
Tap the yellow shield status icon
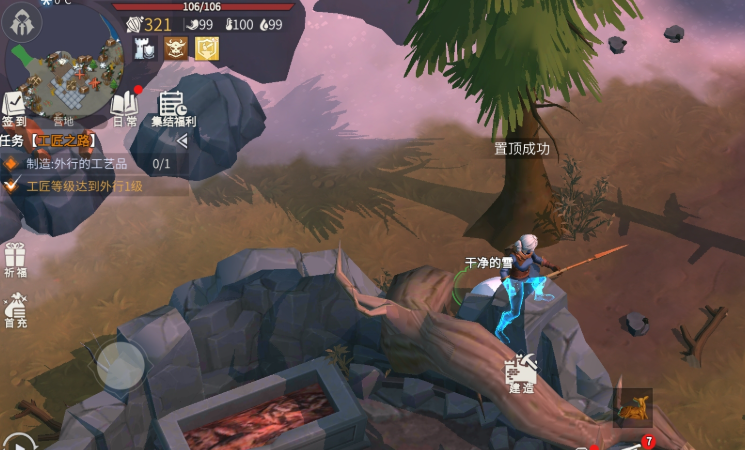206,48
